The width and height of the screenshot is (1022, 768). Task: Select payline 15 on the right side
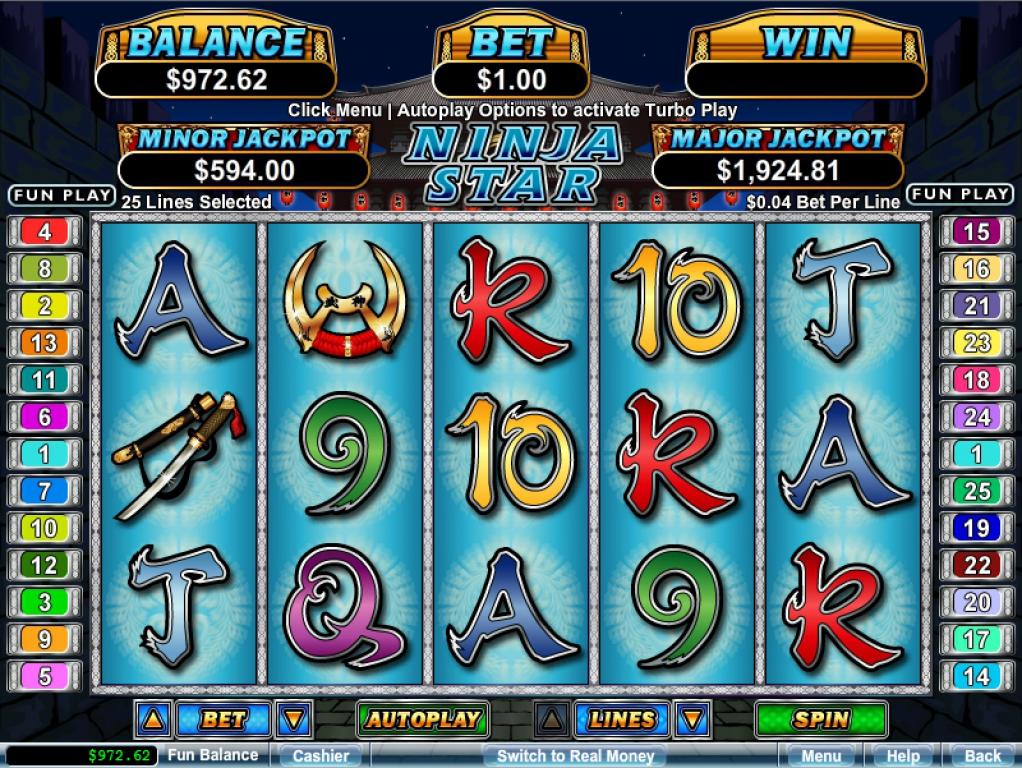[976, 232]
